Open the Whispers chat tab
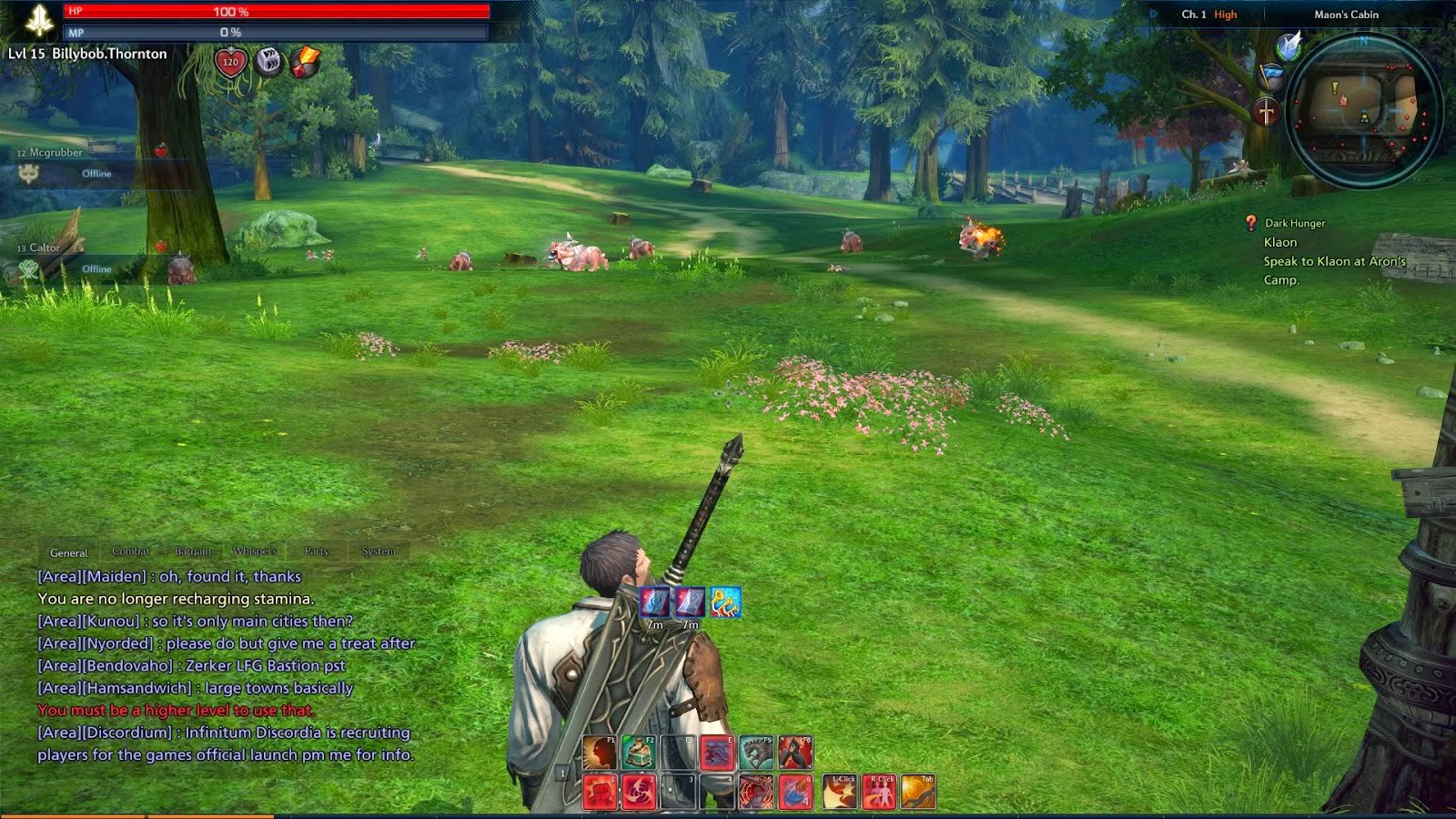Viewport: 1456px width, 819px height. tap(254, 551)
